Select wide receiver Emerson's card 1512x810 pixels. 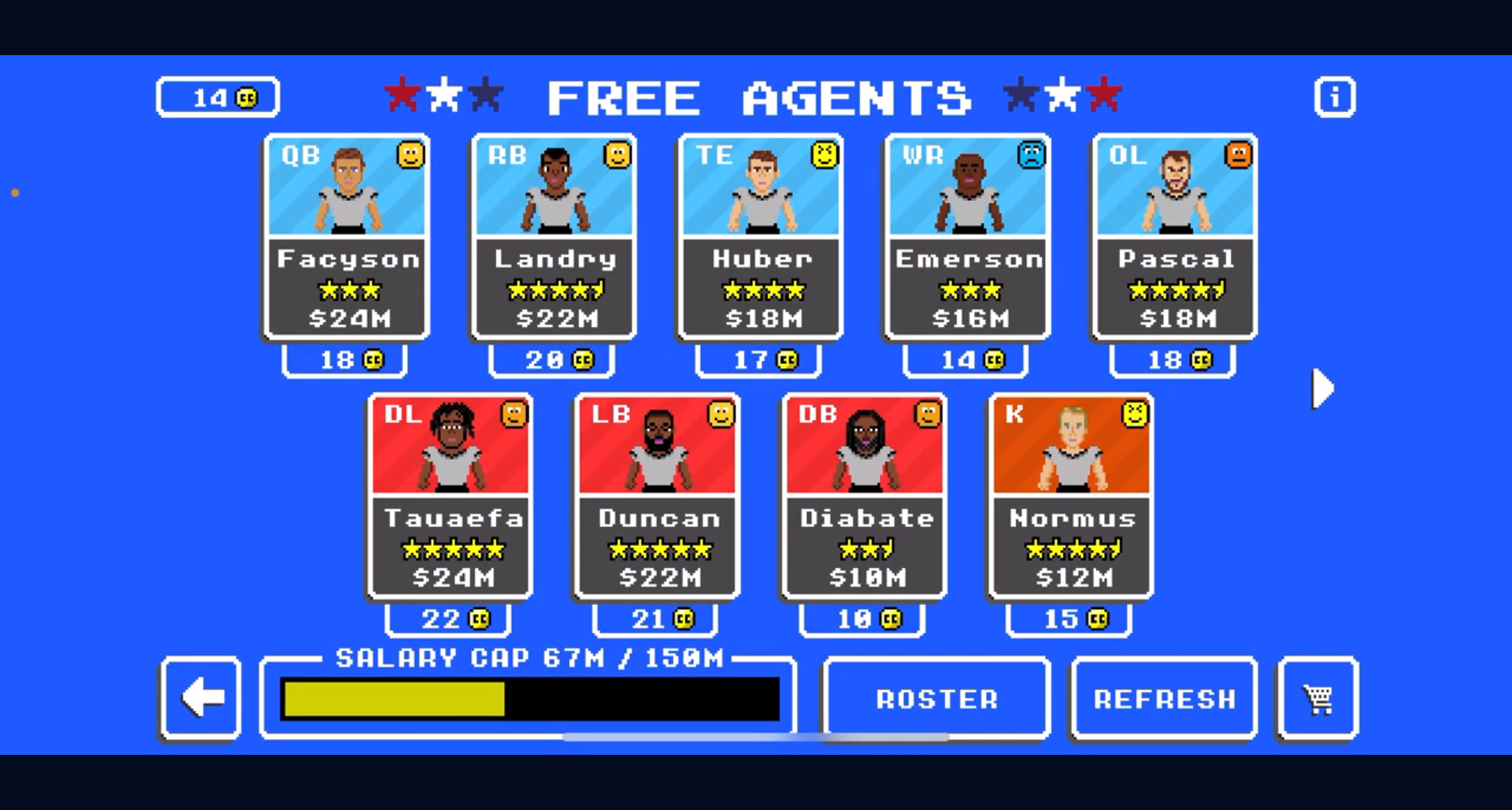point(968,237)
